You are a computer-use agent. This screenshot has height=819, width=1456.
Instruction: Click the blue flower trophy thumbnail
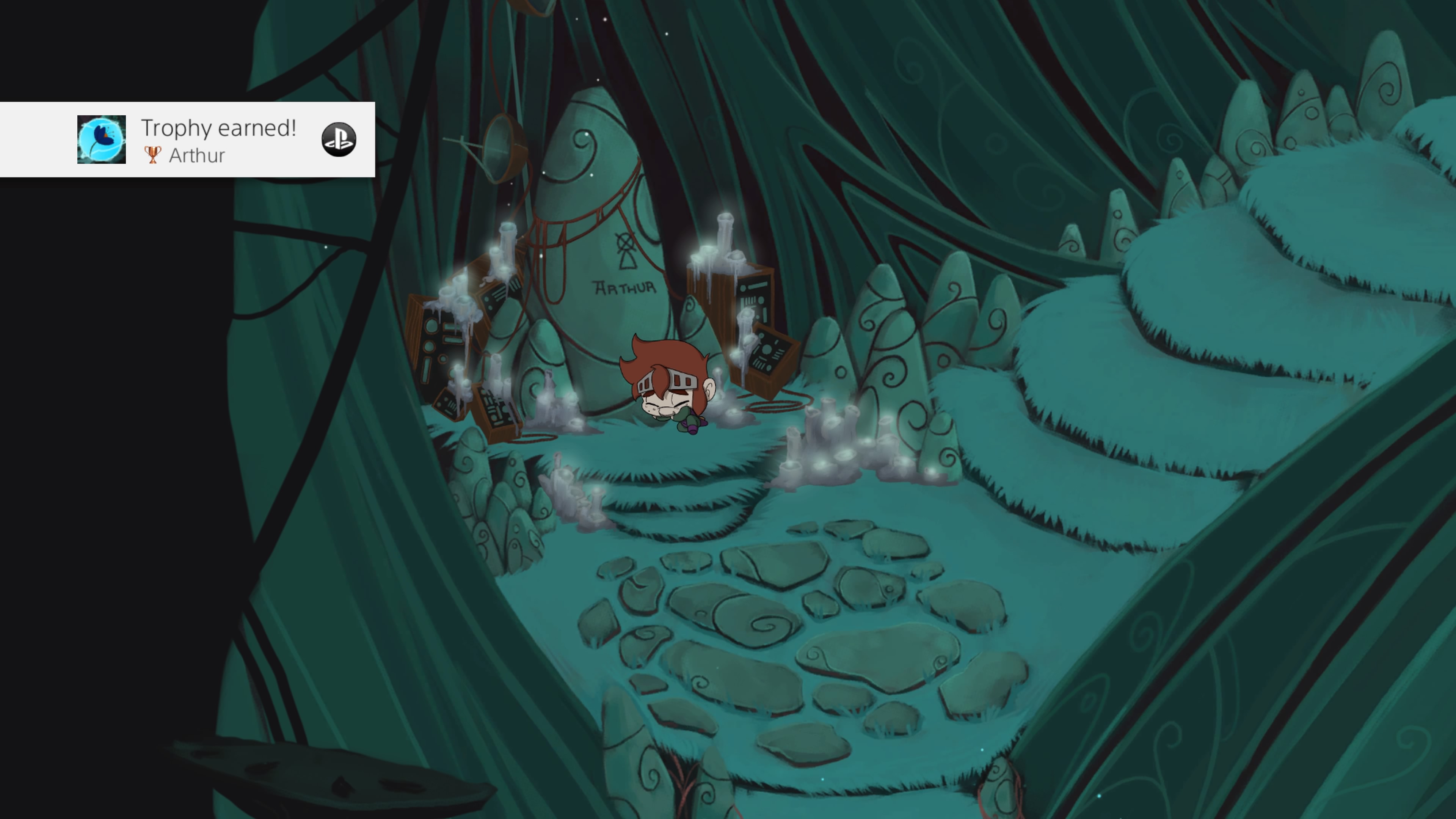101,140
